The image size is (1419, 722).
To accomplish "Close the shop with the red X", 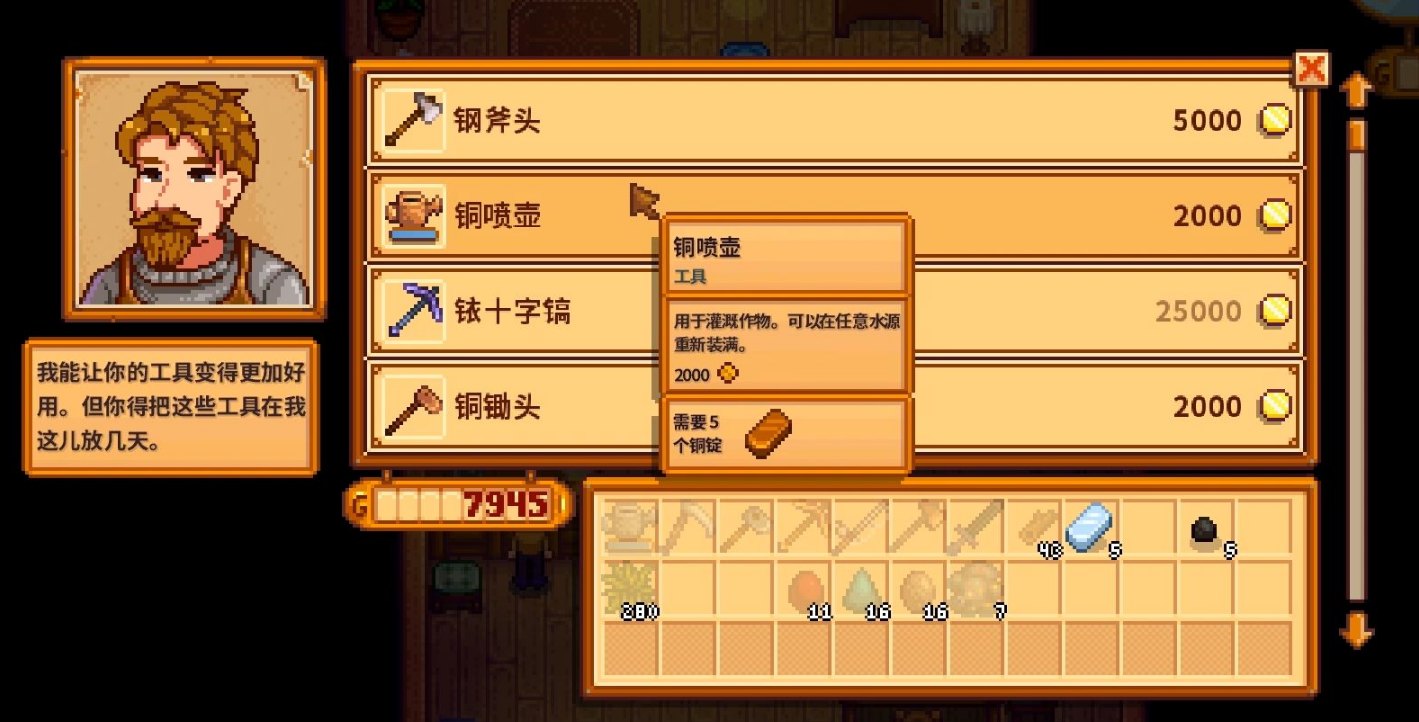I will click(1311, 68).
